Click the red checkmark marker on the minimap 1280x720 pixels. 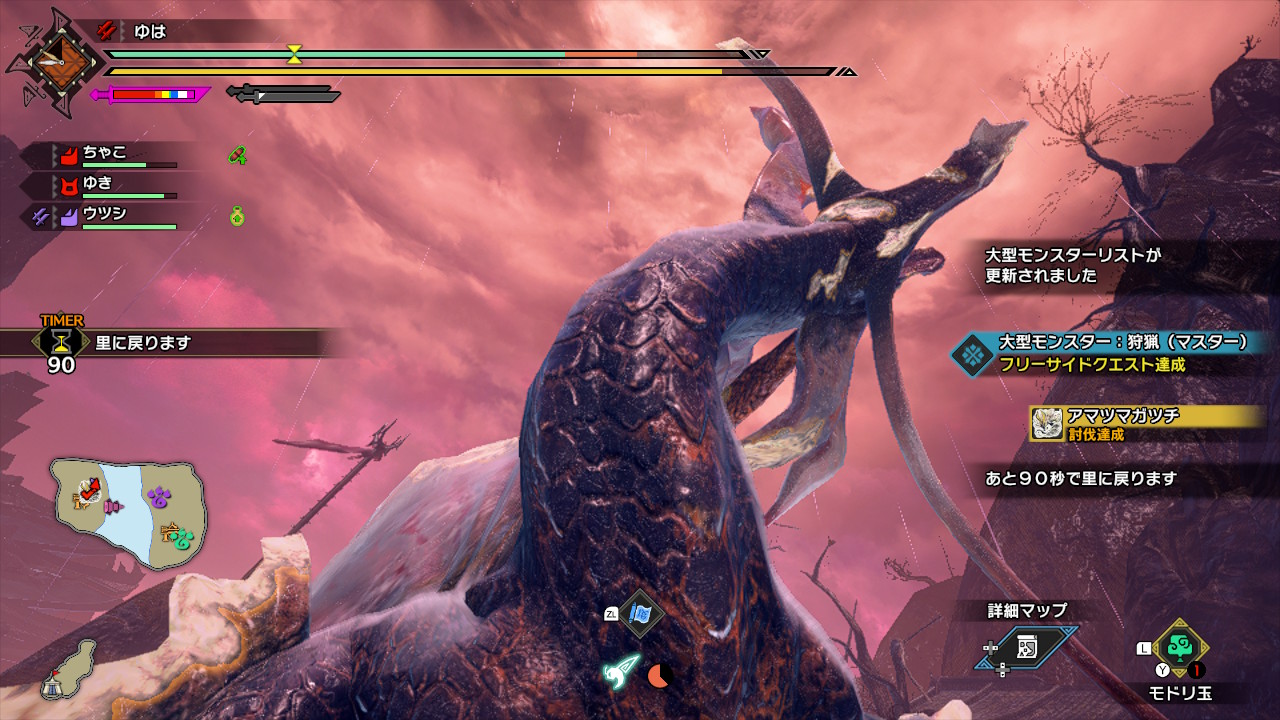pyautogui.click(x=90, y=490)
